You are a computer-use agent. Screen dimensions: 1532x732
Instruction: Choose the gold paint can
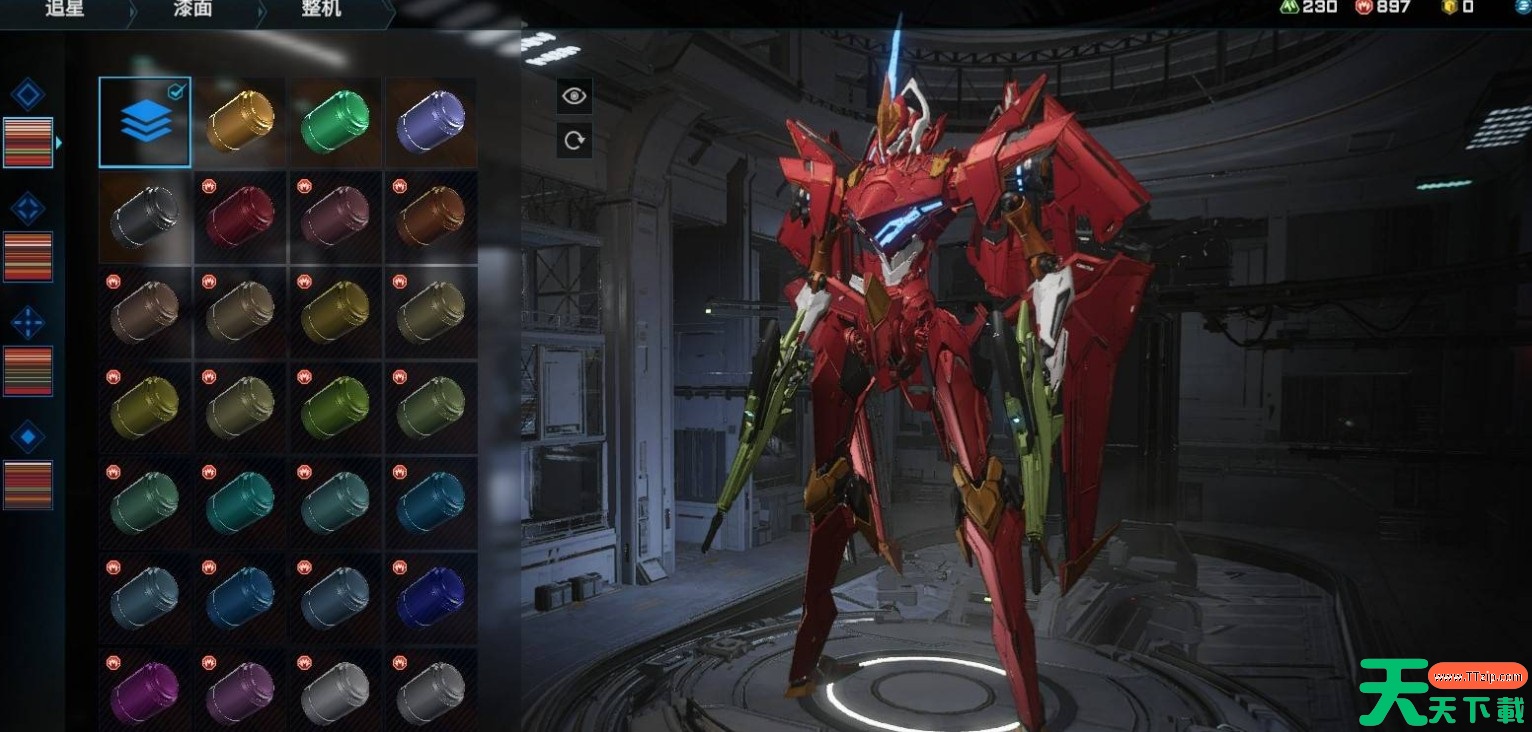pos(240,122)
